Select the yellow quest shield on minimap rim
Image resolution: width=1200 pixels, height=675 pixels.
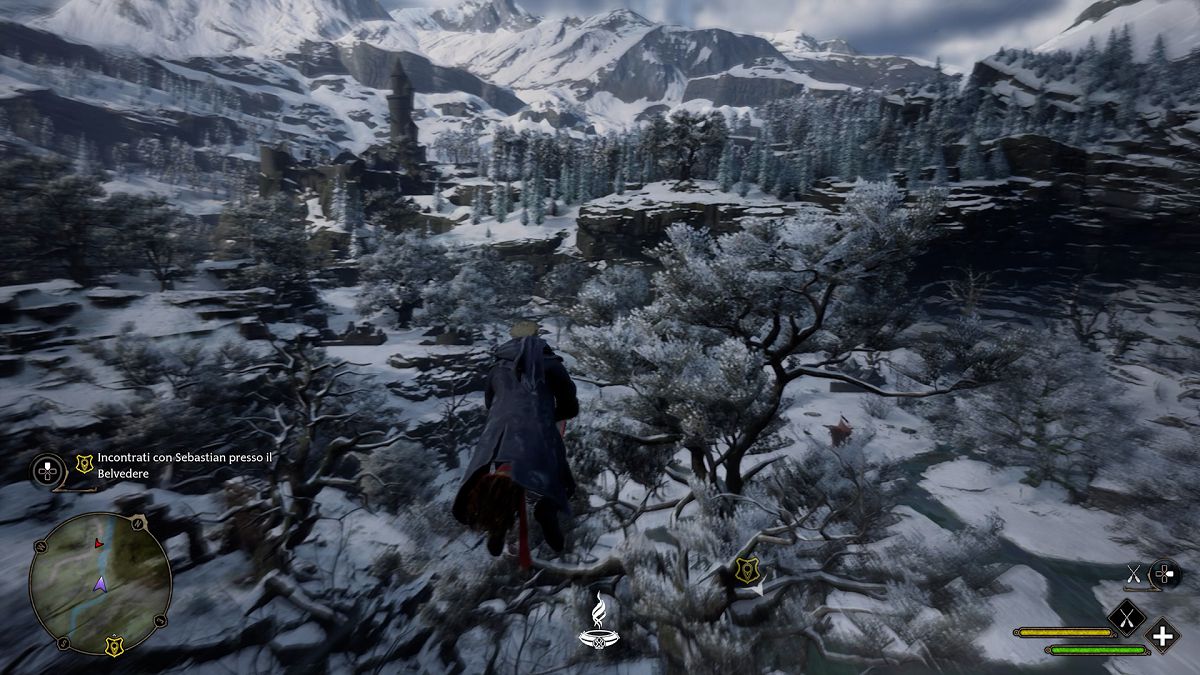click(x=115, y=646)
